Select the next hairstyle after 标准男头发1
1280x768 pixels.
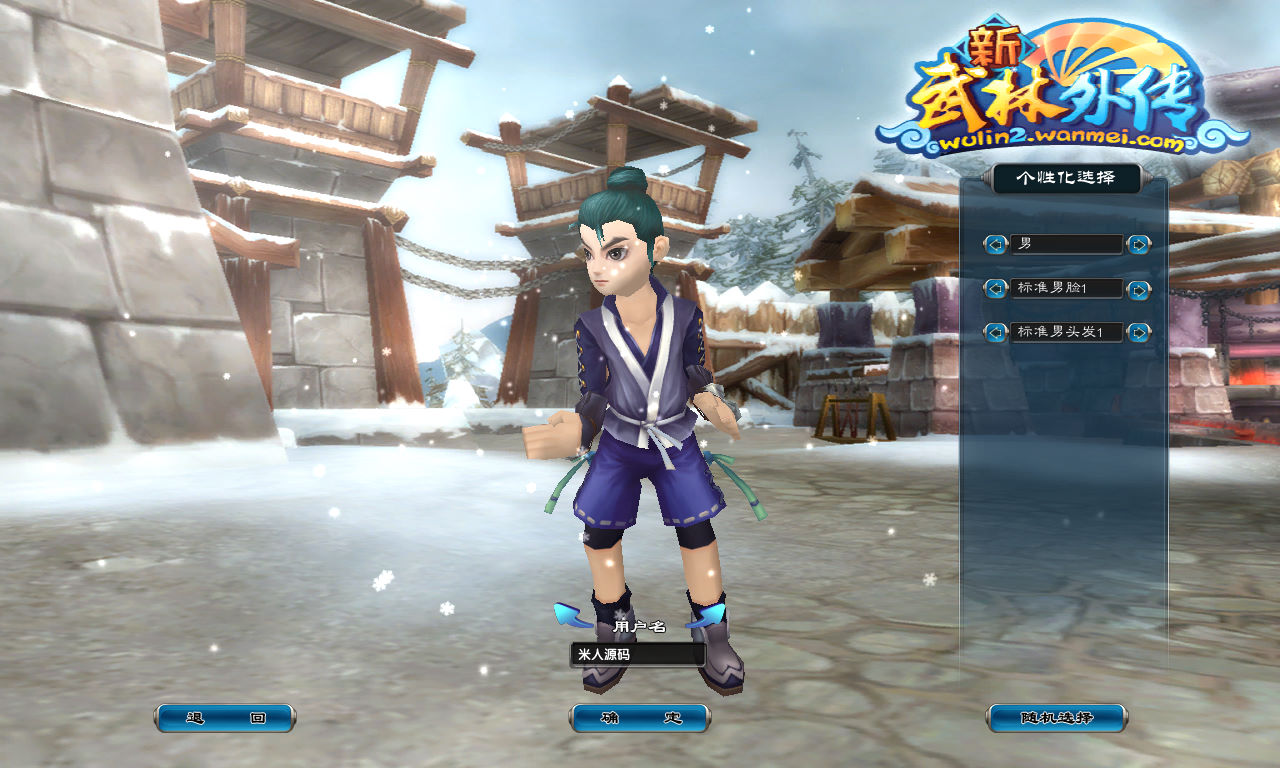(x=1138, y=332)
